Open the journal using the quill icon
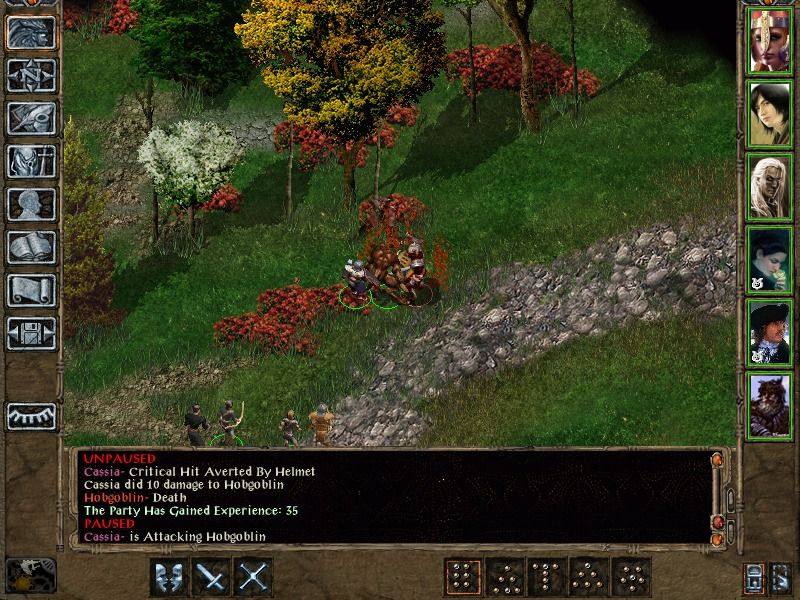The image size is (800, 600). click(31, 118)
